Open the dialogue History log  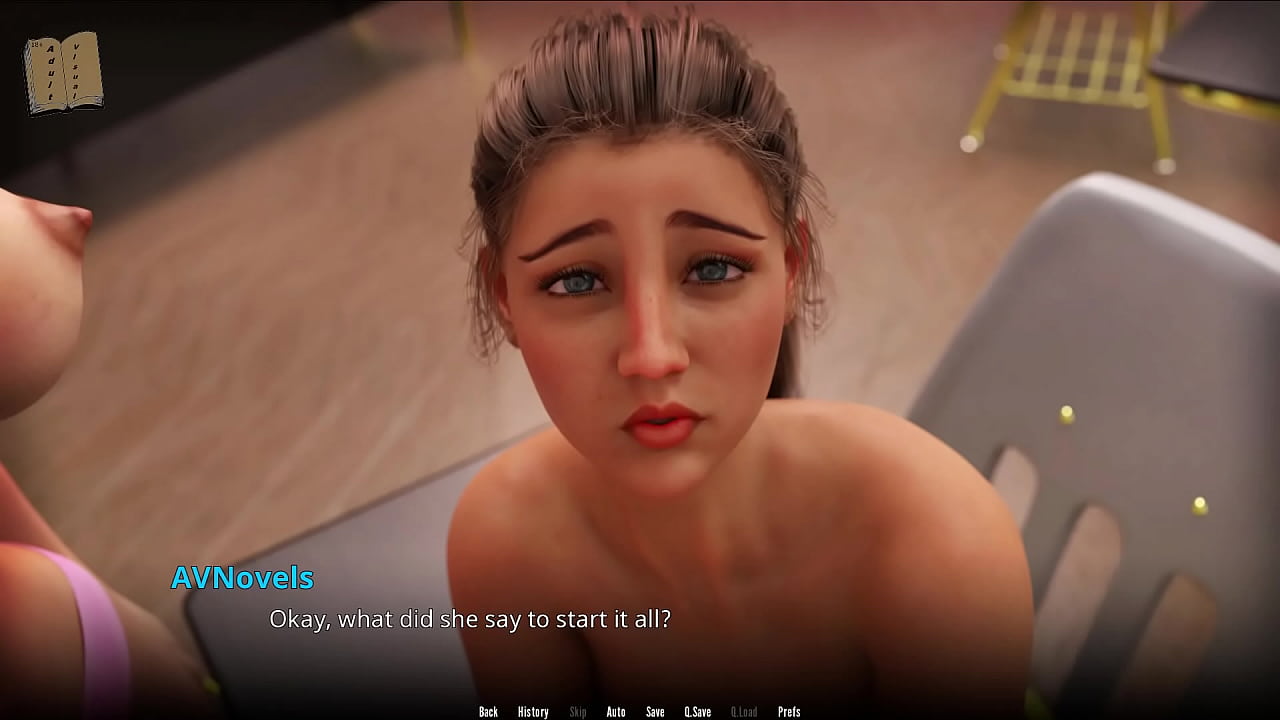533,712
